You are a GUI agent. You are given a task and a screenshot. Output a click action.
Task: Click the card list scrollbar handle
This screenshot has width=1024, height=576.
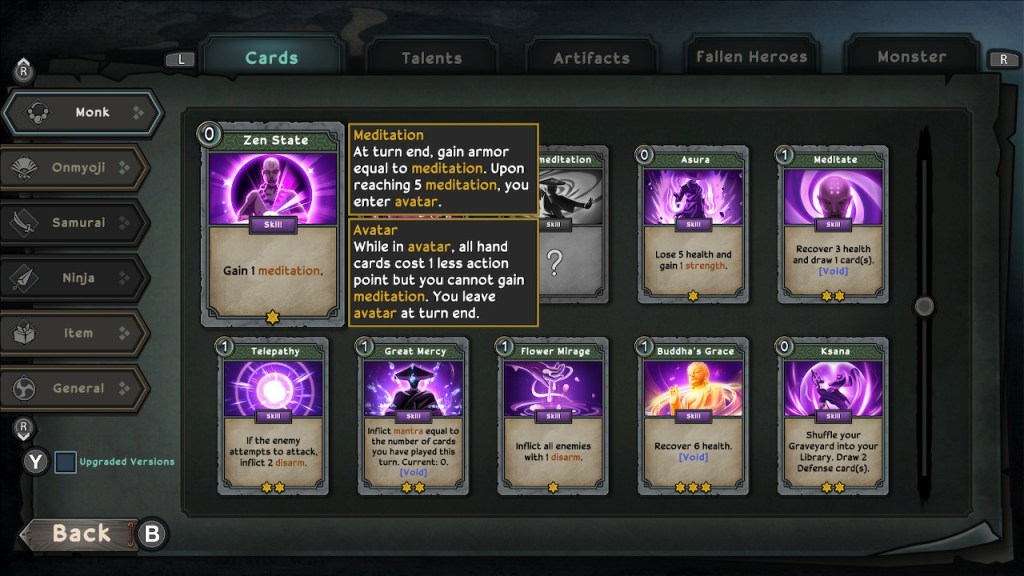[924, 306]
